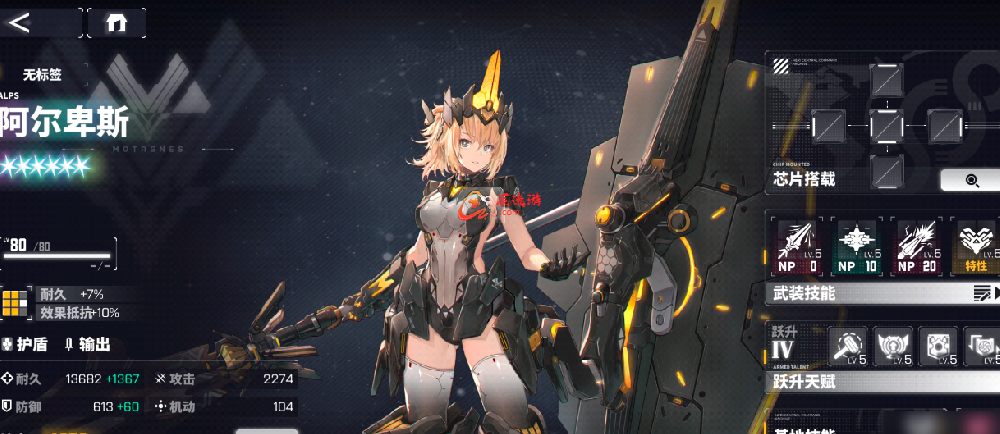Select the NP 0 armament skill icon

799,246
